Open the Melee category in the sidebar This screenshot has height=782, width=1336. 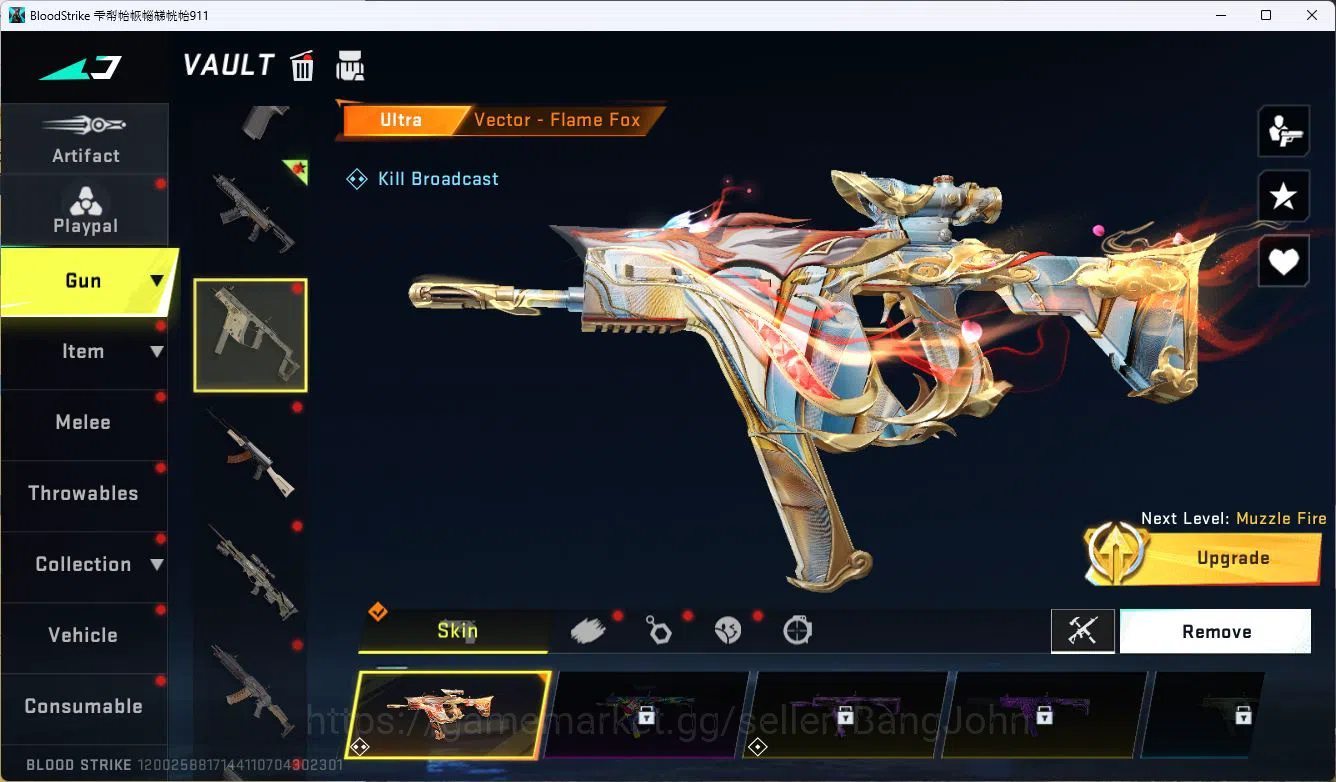(83, 422)
